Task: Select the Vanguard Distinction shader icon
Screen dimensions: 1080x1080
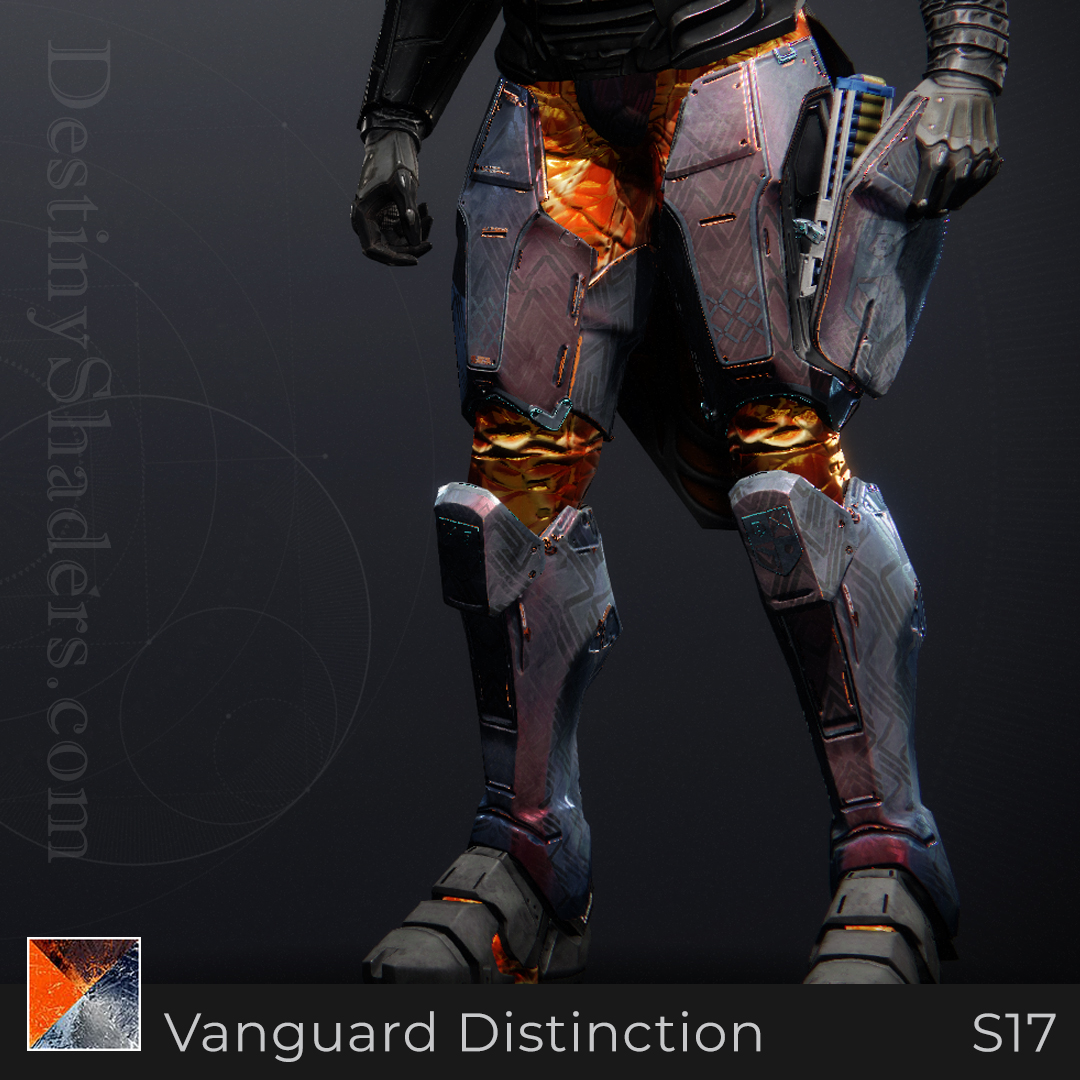Action: click(84, 994)
